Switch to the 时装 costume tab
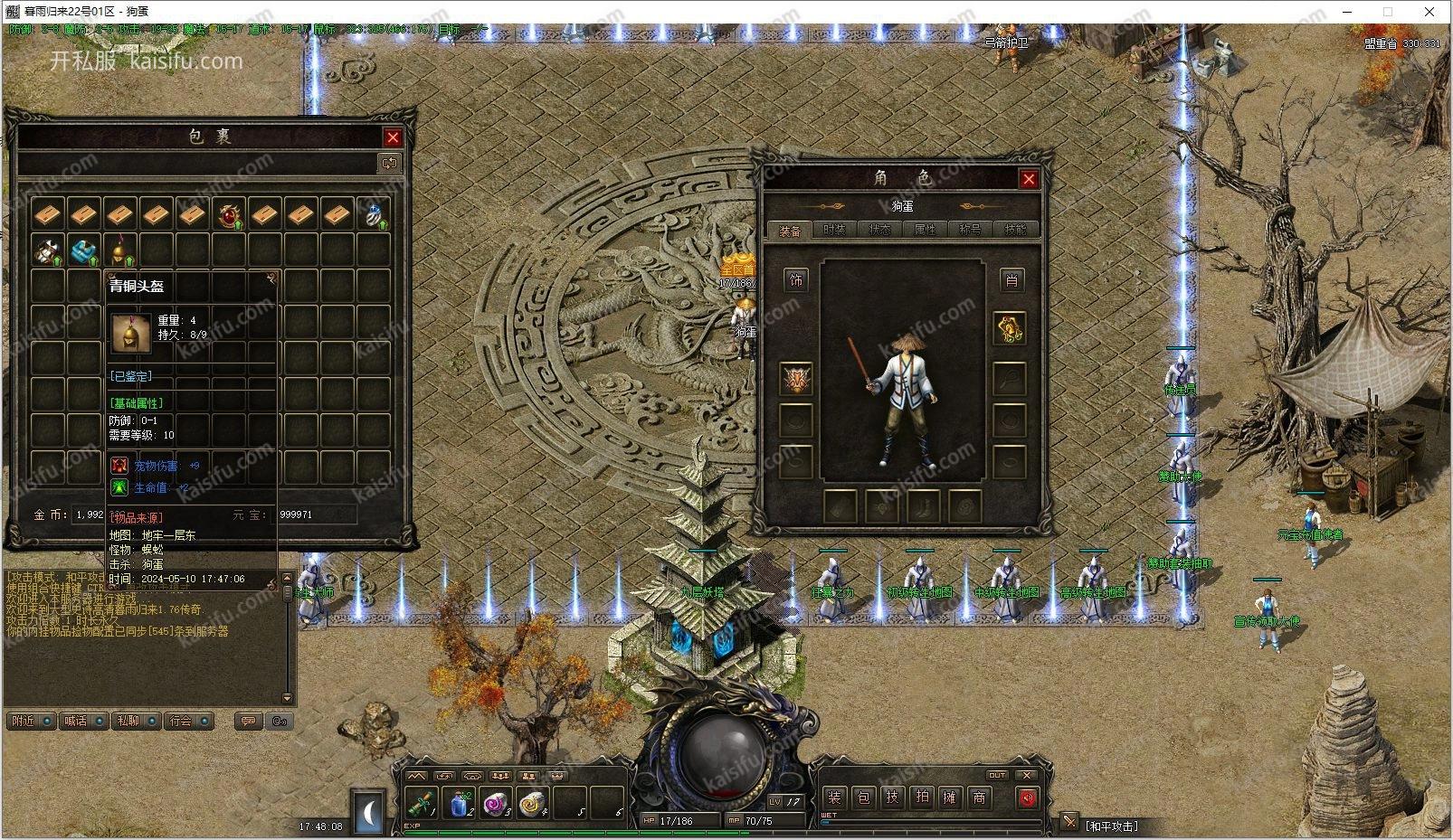Image resolution: width=1453 pixels, height=840 pixels. [834, 230]
